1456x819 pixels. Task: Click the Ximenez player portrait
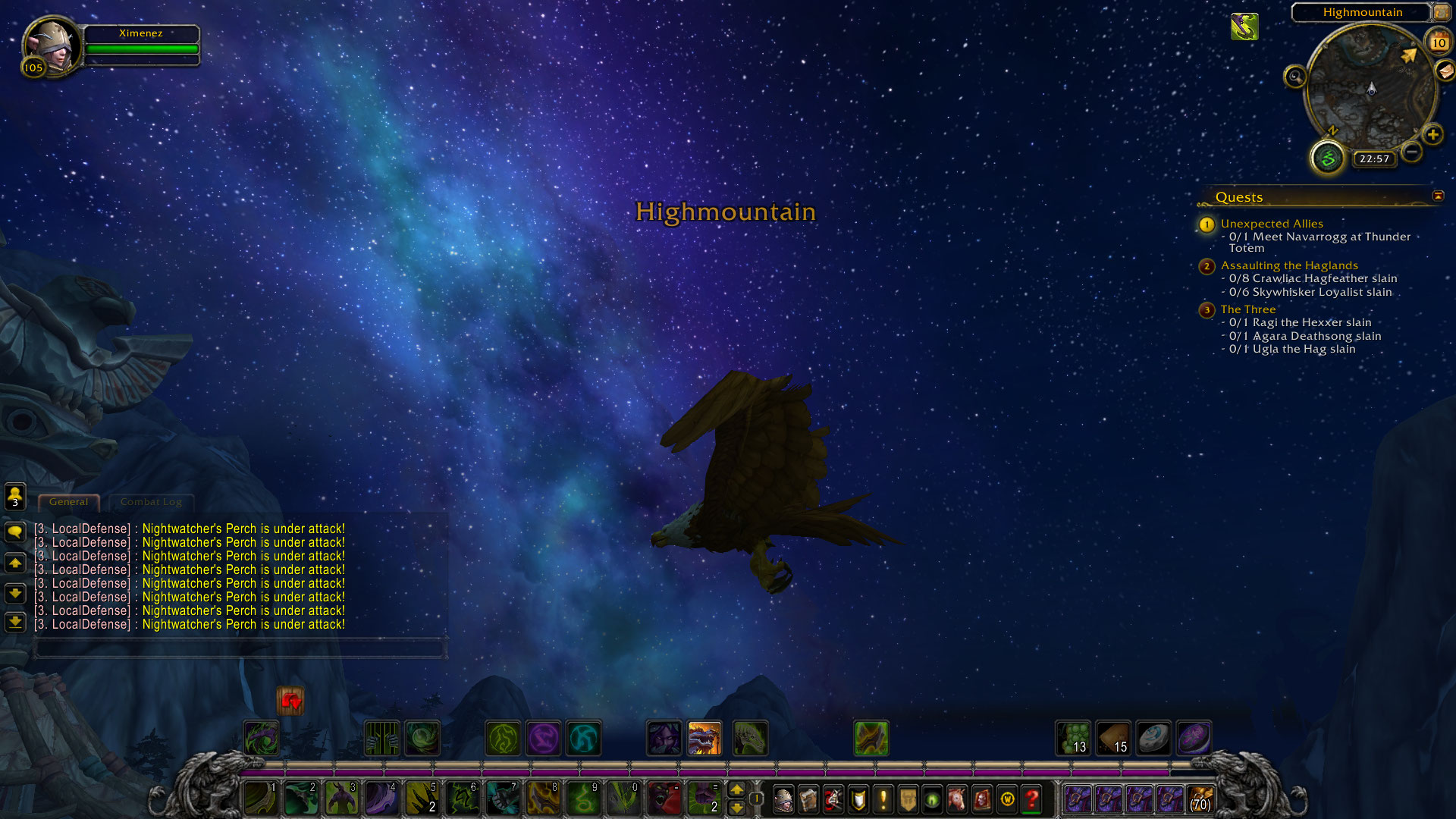pyautogui.click(x=51, y=44)
